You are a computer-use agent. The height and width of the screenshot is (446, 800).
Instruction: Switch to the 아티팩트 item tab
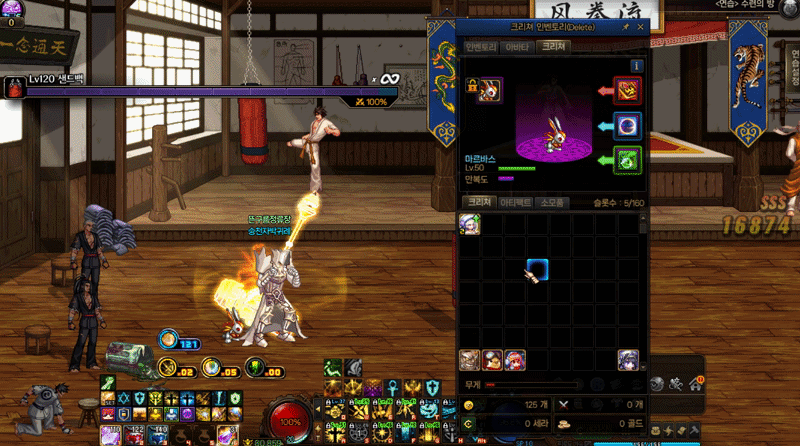tap(515, 202)
